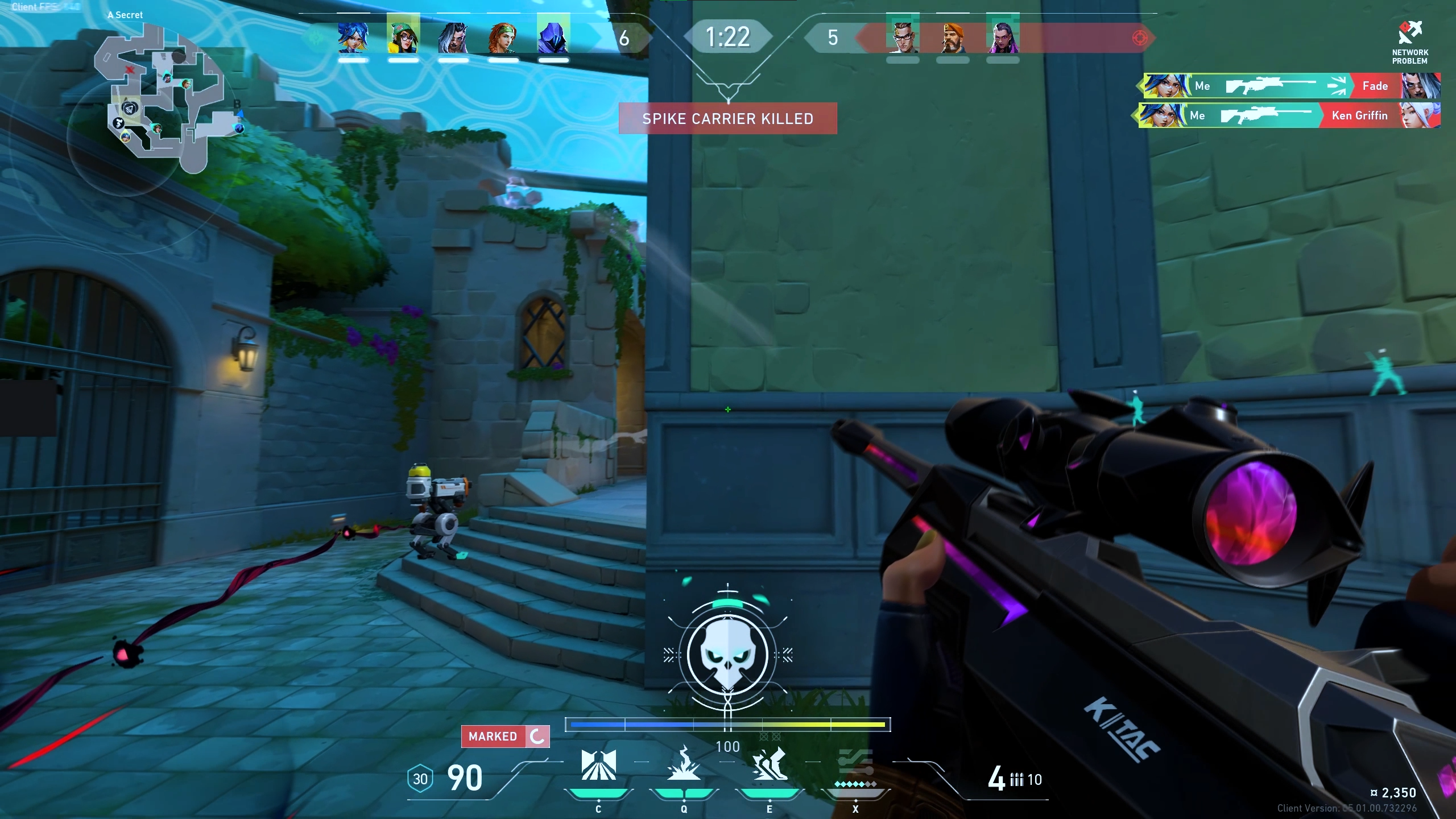Activate the Overdrive ultimate icon

[x=855, y=765]
